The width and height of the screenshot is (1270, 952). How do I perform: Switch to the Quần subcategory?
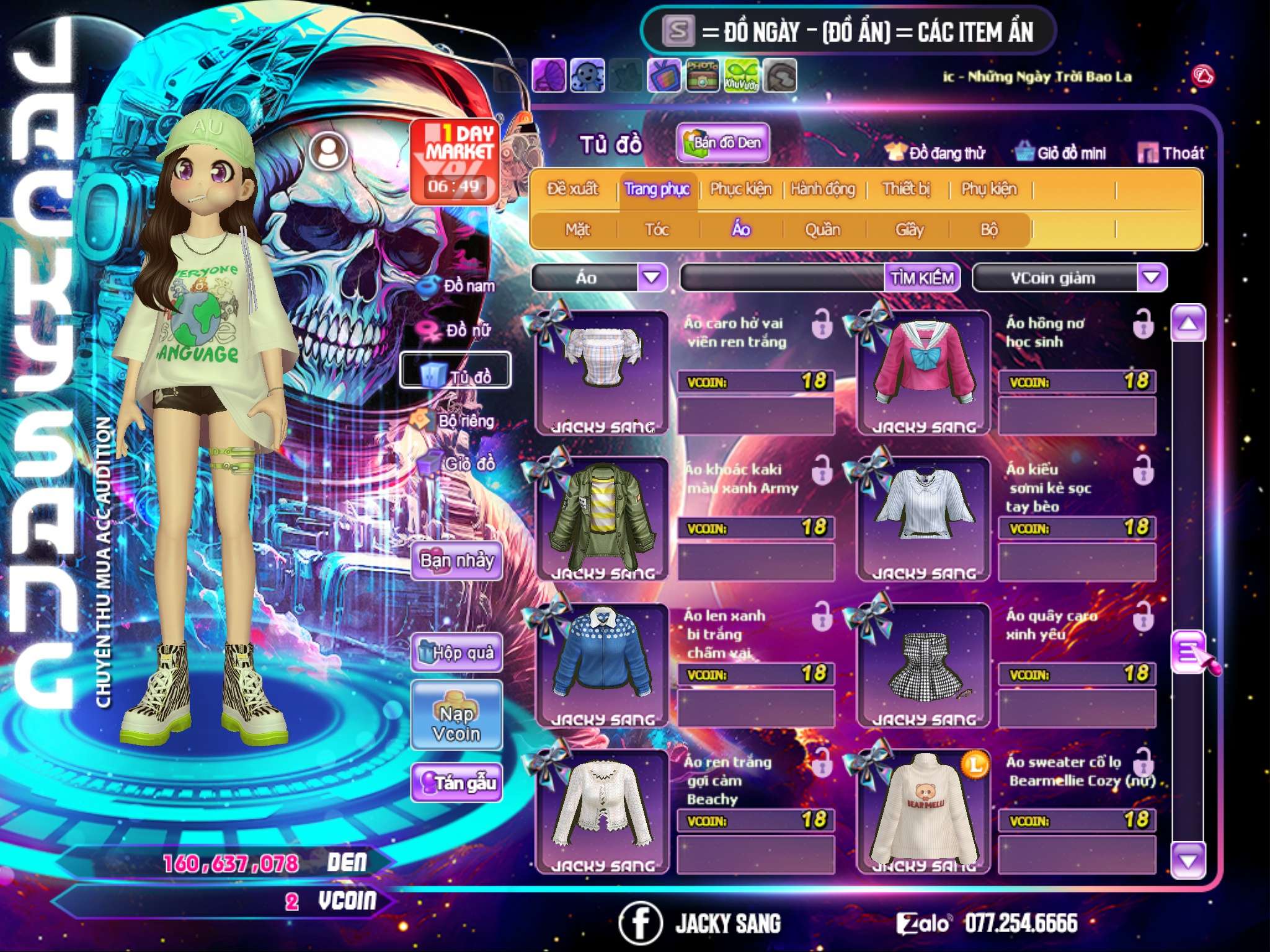click(x=822, y=230)
